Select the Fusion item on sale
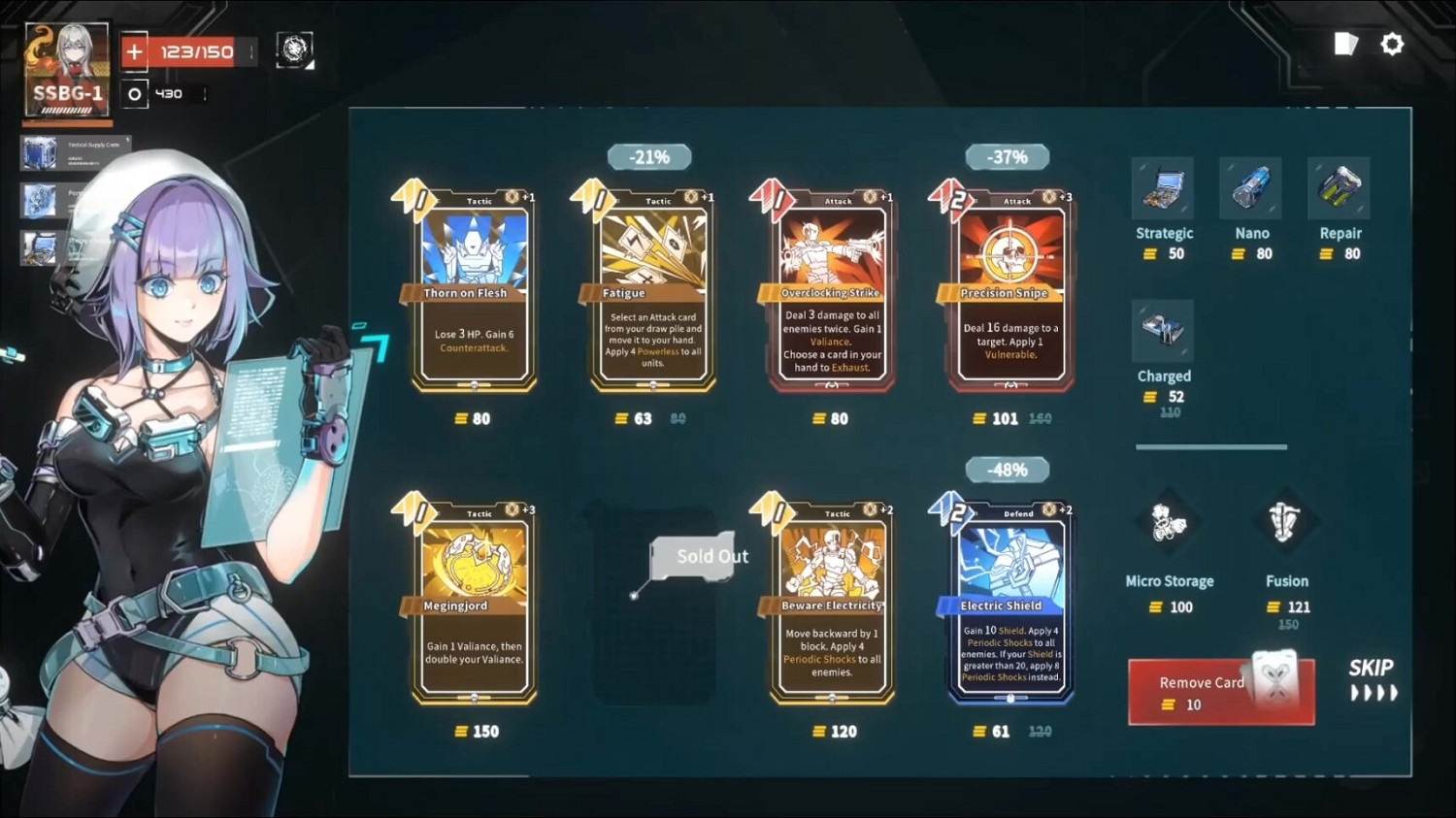The width and height of the screenshot is (1456, 818). point(1286,524)
